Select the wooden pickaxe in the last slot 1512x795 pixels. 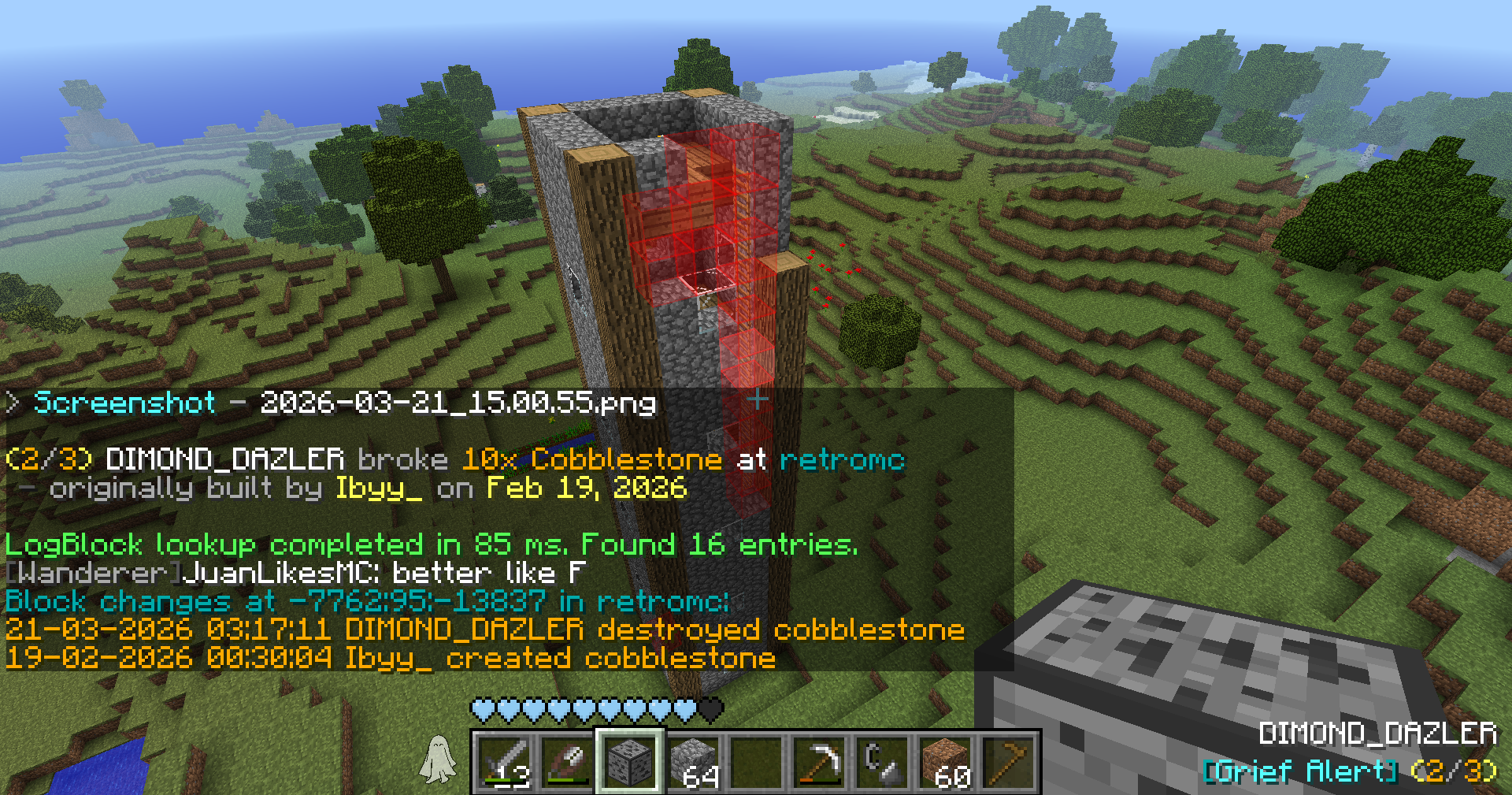1008,762
